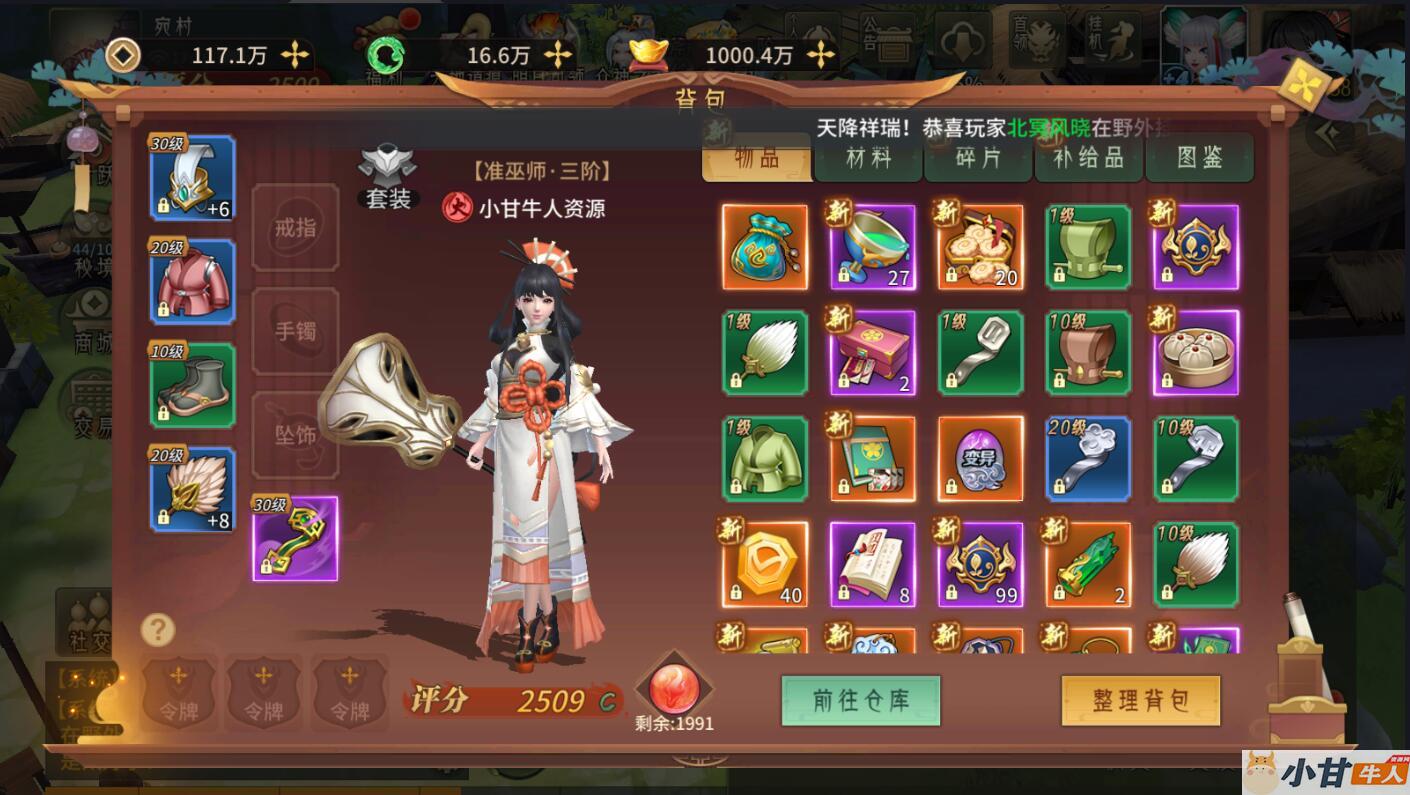Screen dimensions: 1410x795
Task: Close the backpack window
Action: pyautogui.click(x=1303, y=86)
